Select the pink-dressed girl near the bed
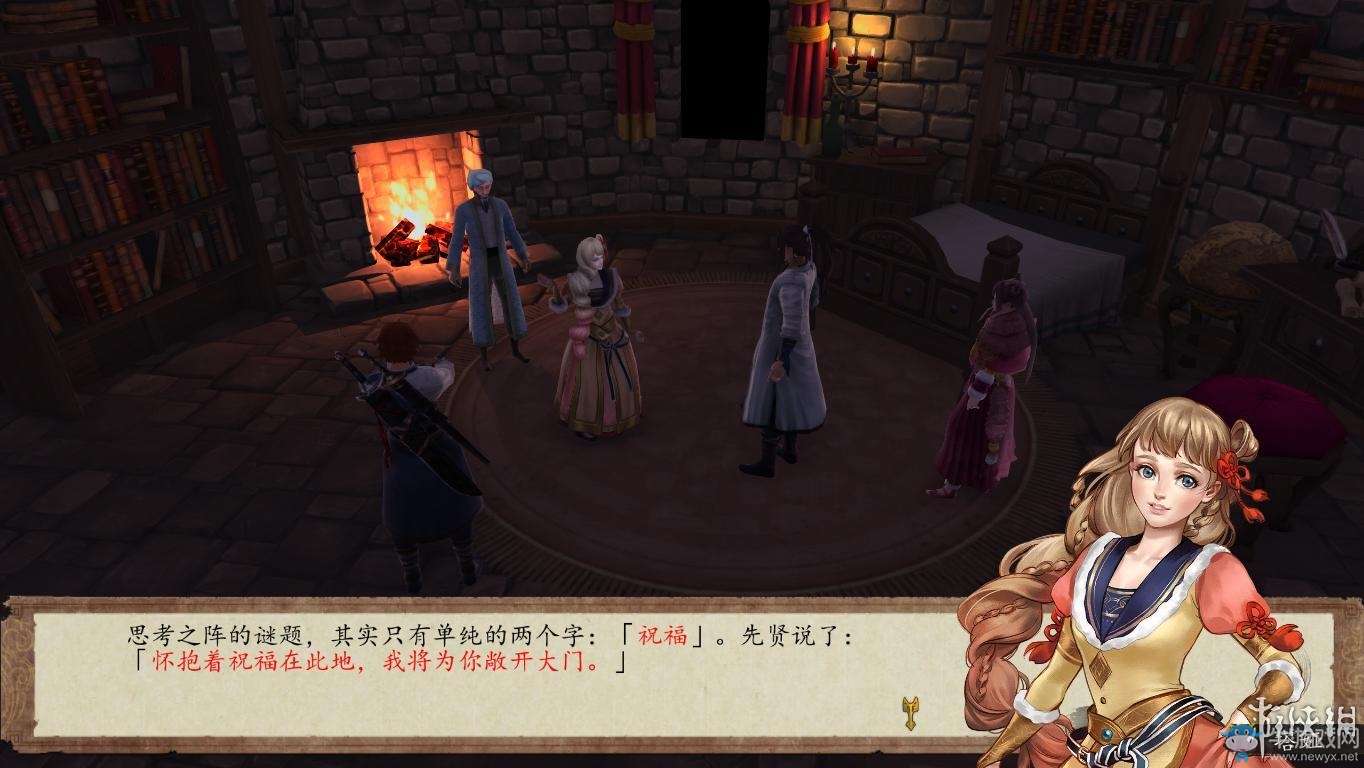The image size is (1364, 768). click(990, 390)
